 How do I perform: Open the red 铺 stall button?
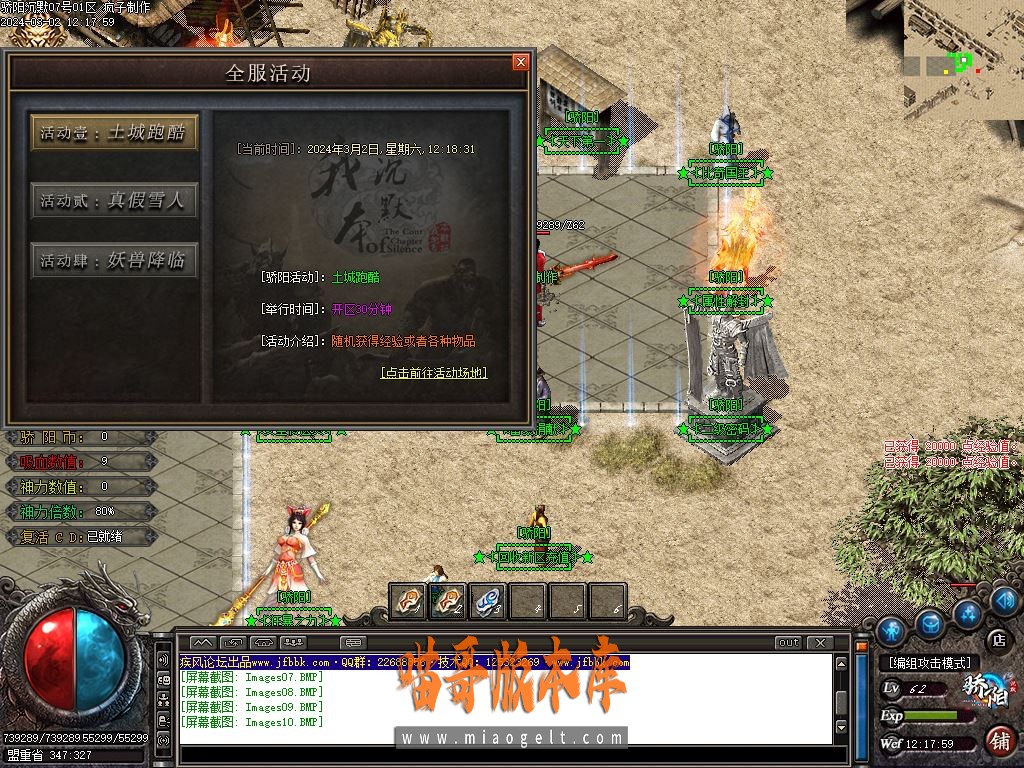pyautogui.click(x=998, y=740)
